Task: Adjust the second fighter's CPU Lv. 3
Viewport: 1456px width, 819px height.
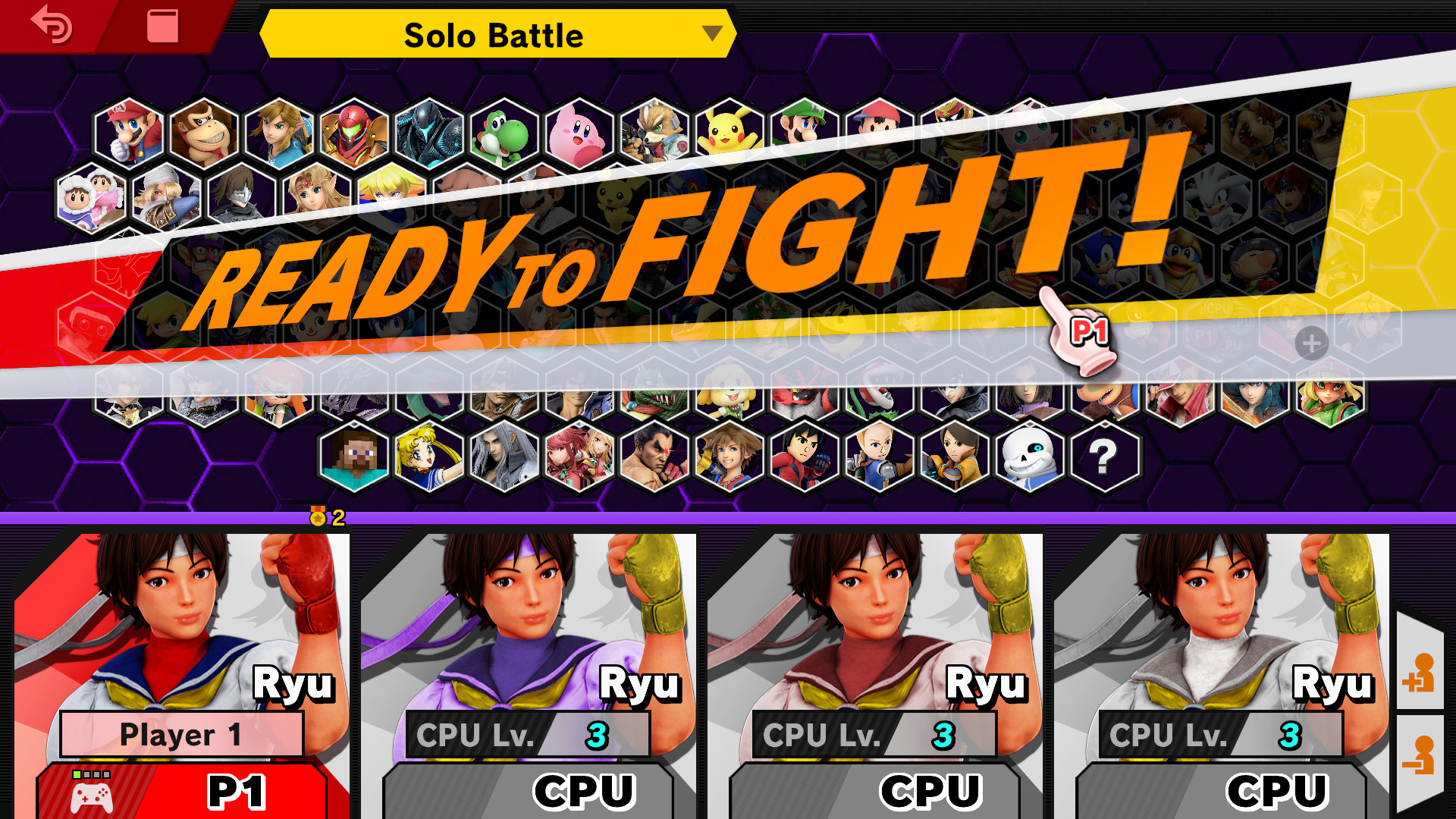Action: [x=531, y=734]
